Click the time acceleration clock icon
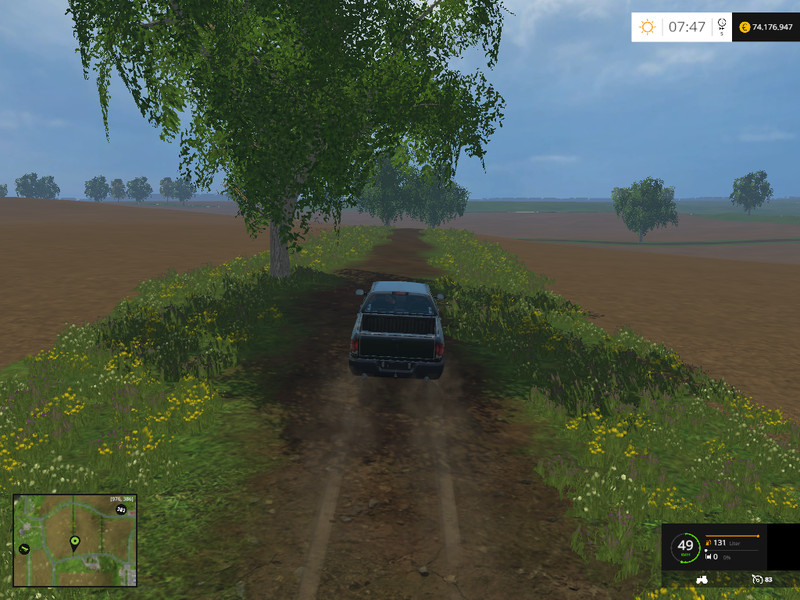This screenshot has height=600, width=800. [x=720, y=26]
